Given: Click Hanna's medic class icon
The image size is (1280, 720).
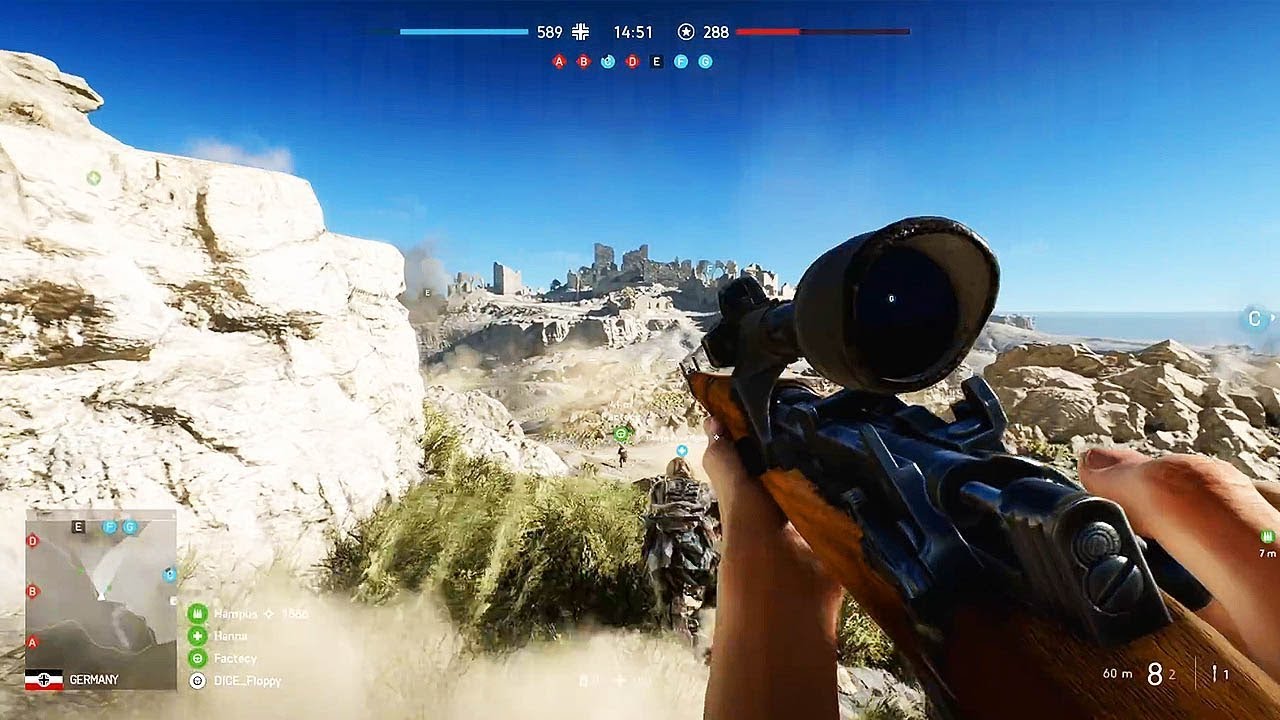Looking at the screenshot, I should [197, 636].
